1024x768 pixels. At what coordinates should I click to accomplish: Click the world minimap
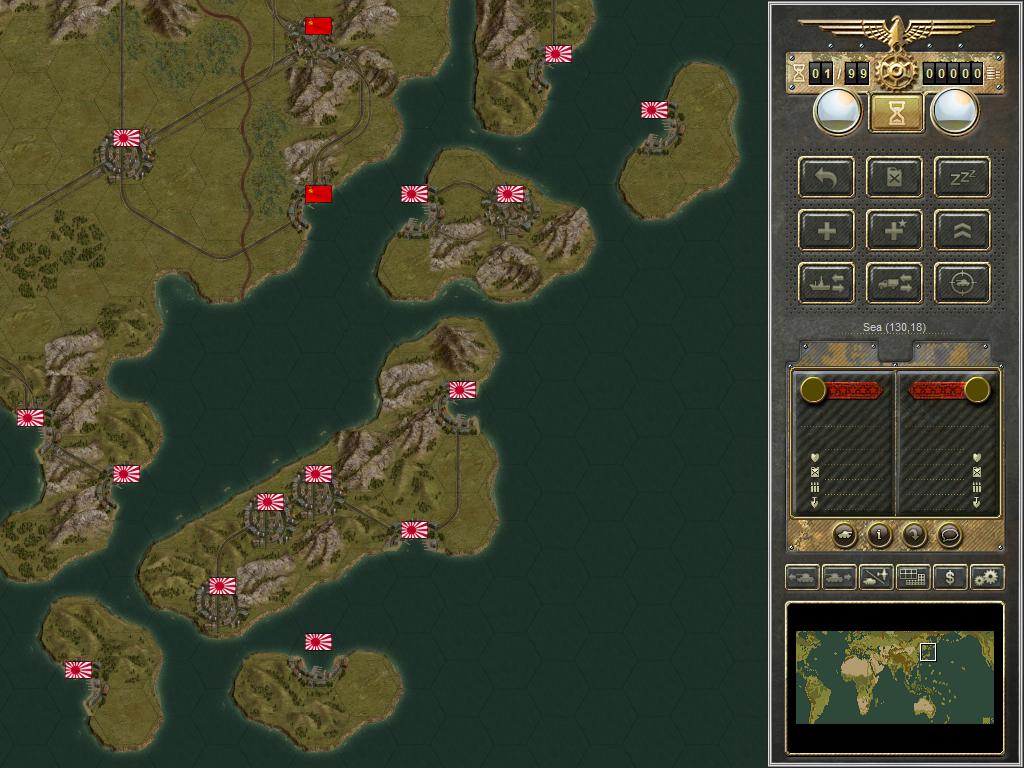click(895, 677)
